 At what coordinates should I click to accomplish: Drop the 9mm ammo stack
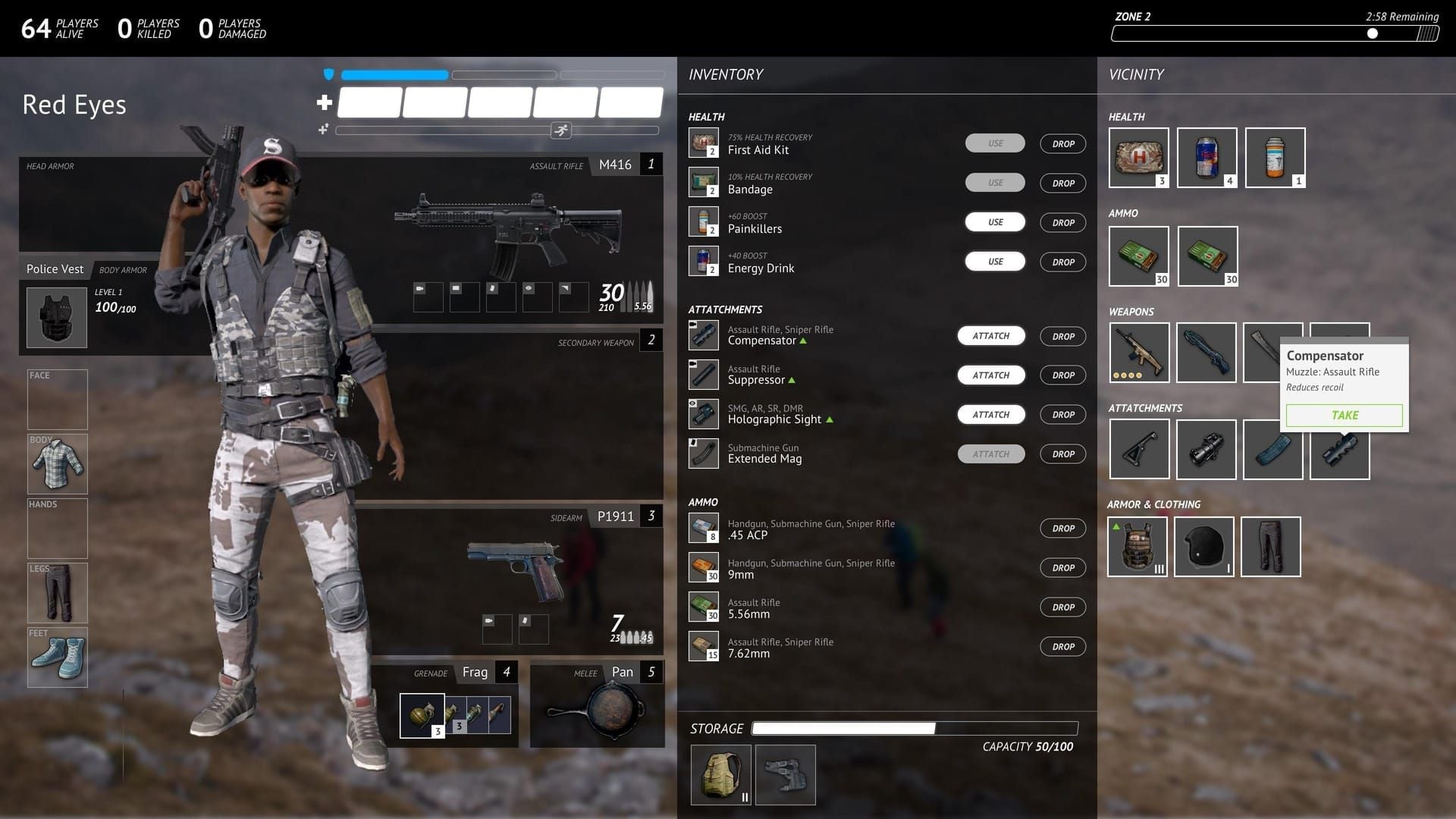1062,567
